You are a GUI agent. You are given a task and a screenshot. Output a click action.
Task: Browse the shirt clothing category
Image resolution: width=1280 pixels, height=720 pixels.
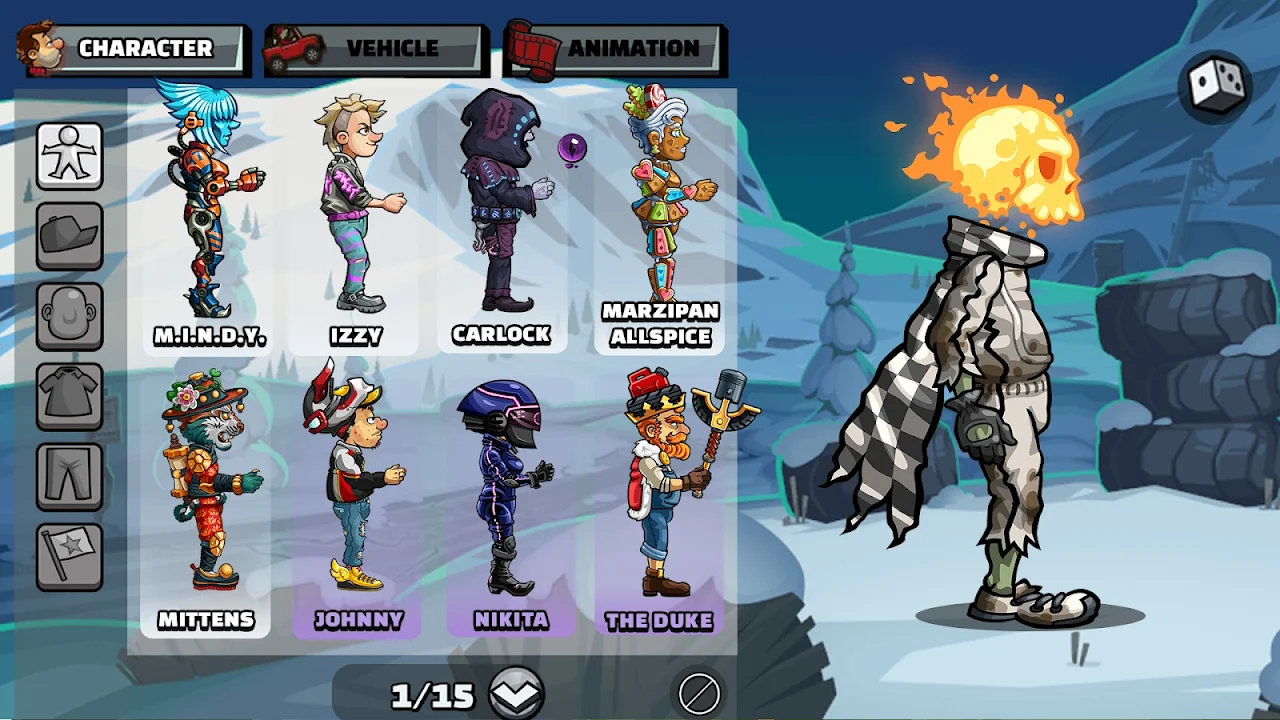click(70, 396)
